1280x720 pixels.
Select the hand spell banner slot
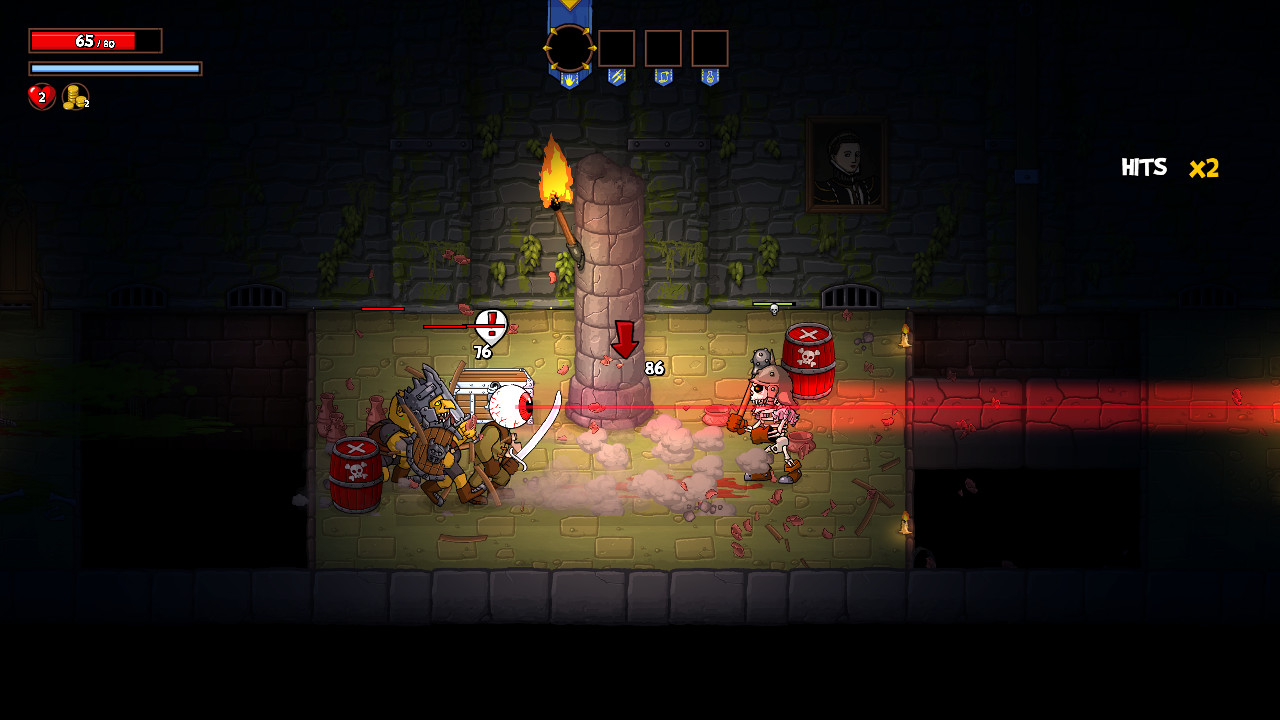pyautogui.click(x=570, y=78)
